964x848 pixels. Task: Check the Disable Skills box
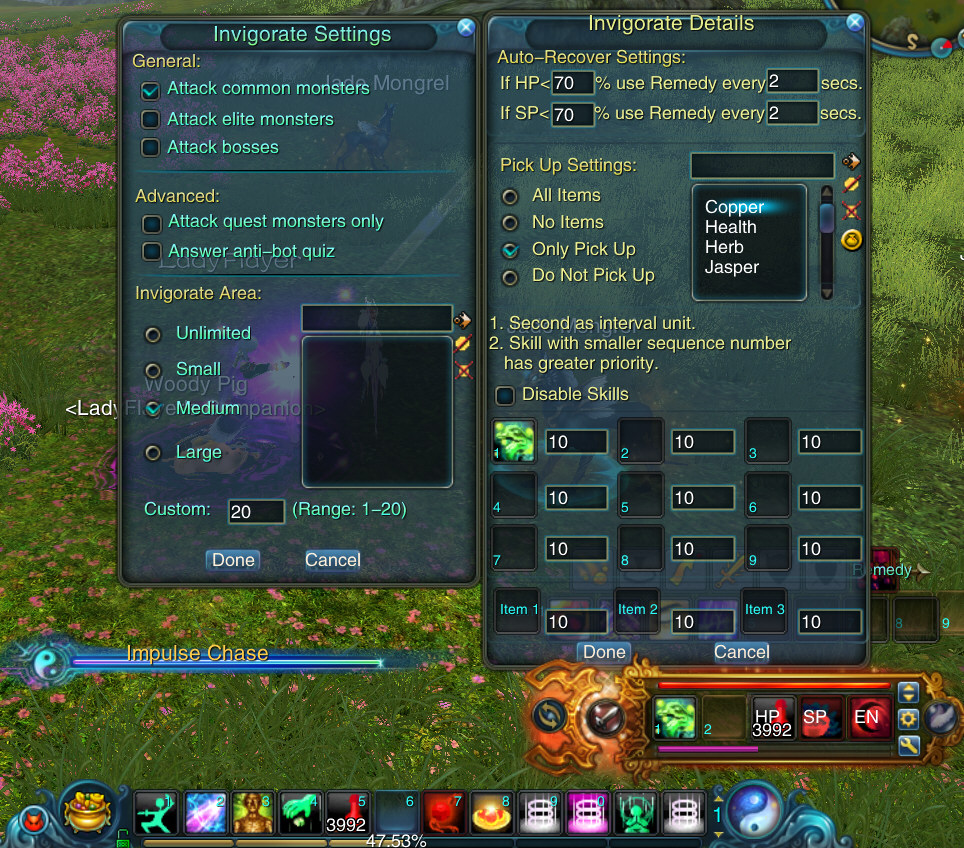point(506,395)
